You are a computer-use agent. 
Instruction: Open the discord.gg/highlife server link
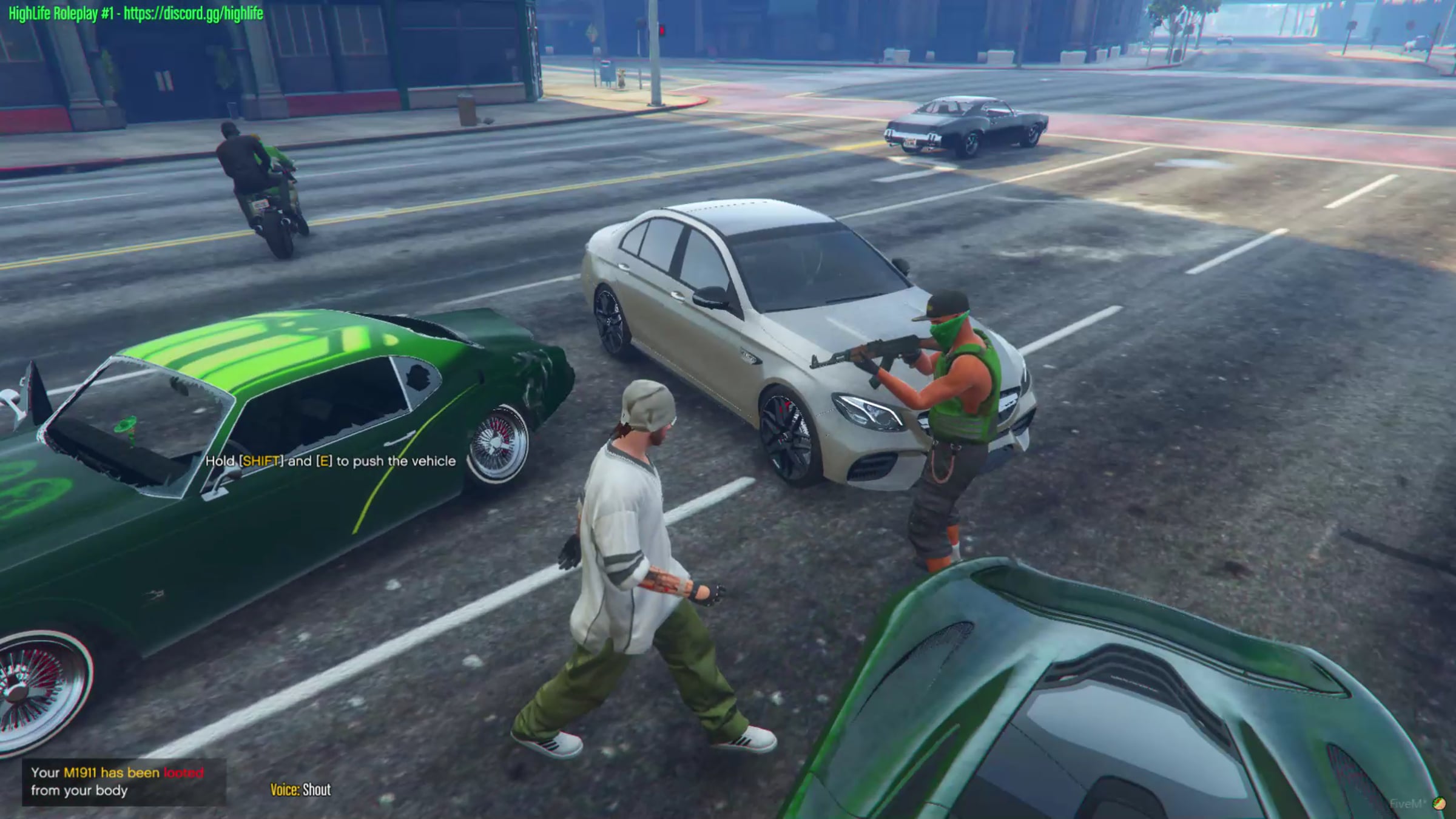(193, 13)
